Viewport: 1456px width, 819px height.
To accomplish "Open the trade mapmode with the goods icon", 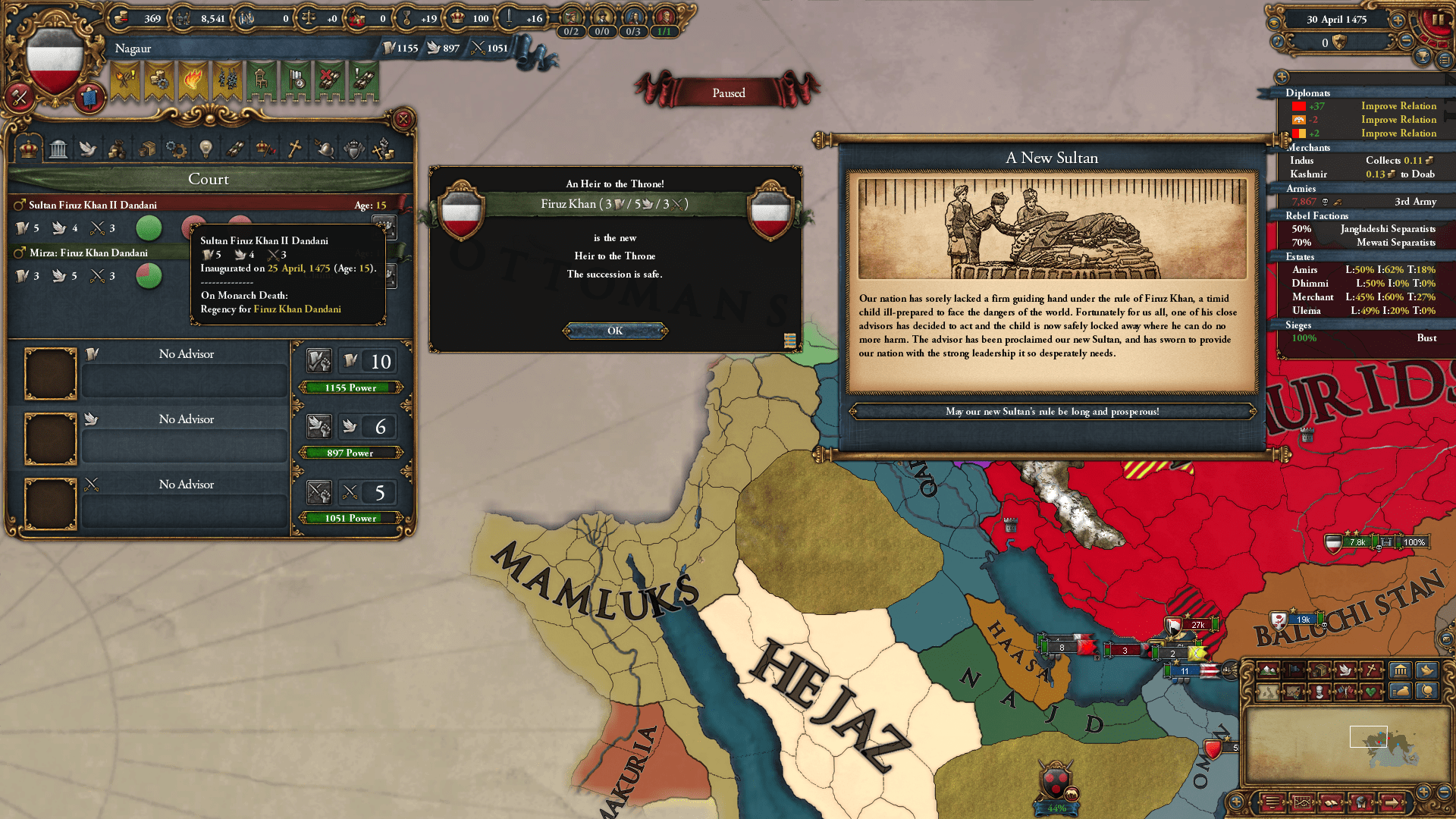I will (x=1321, y=670).
